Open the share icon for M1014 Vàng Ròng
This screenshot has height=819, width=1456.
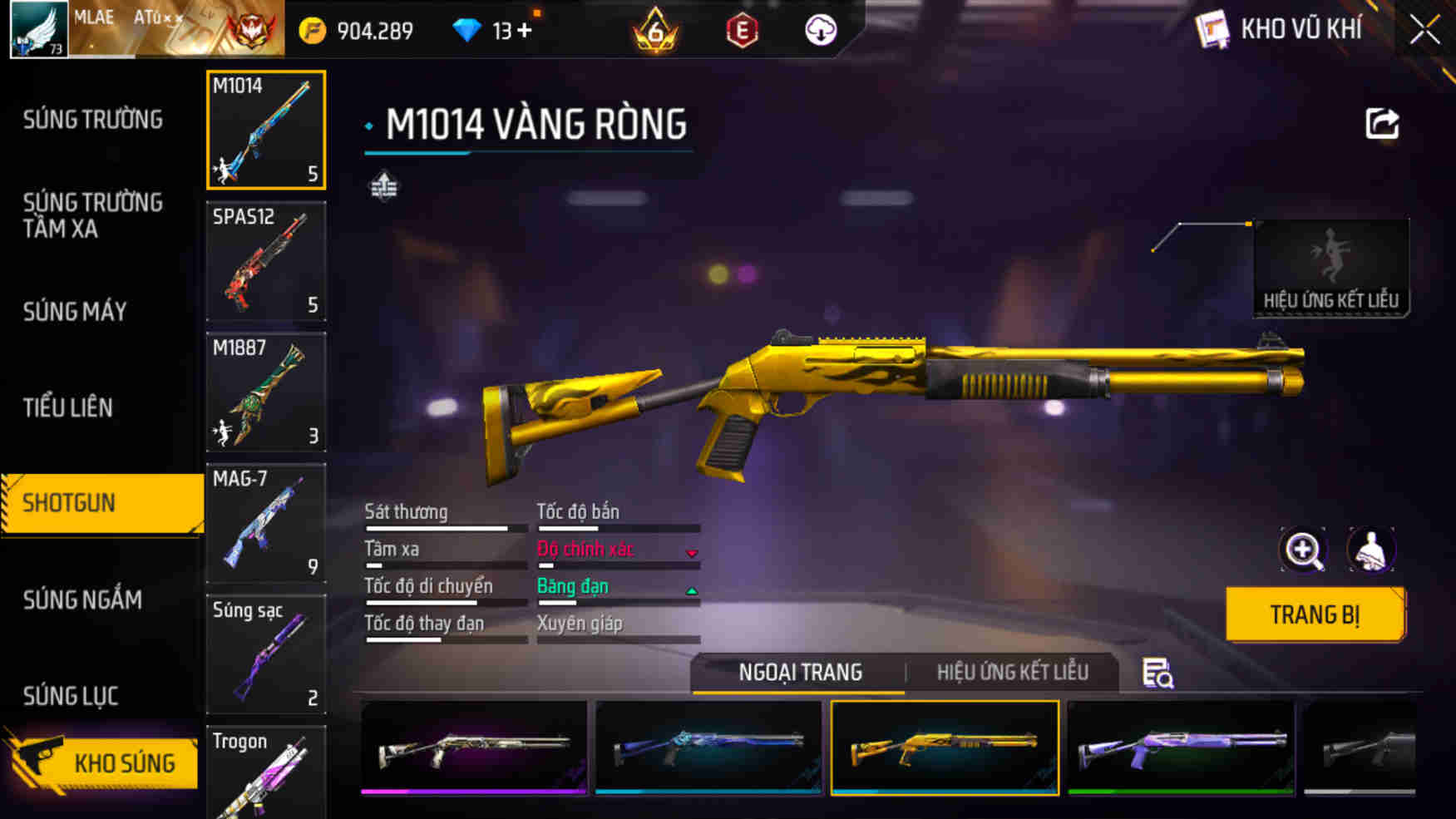click(x=1382, y=123)
